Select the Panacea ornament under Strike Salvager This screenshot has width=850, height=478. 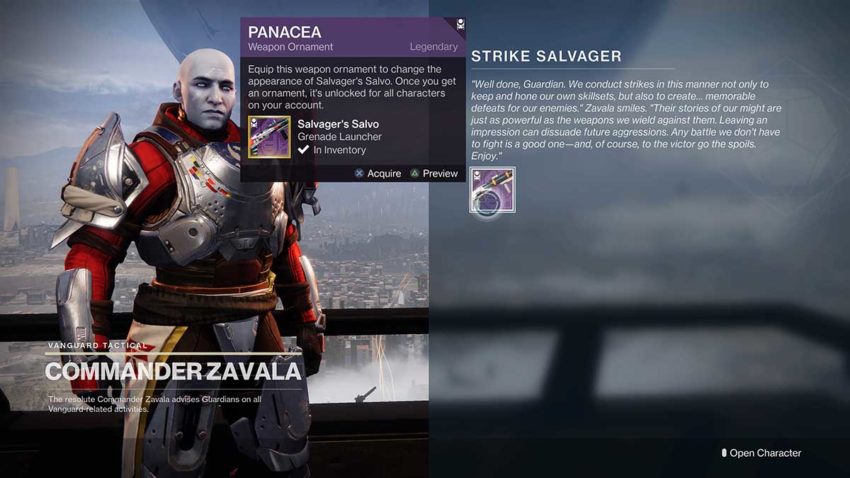pyautogui.click(x=492, y=190)
